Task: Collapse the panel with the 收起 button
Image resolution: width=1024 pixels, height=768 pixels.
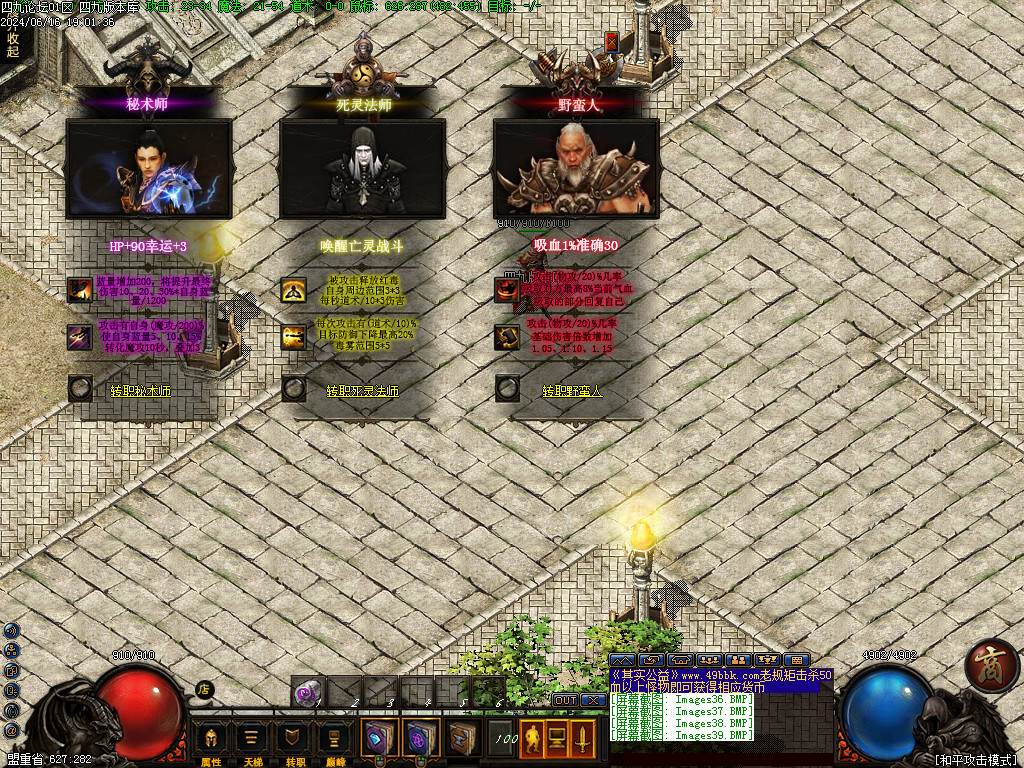Action: [13, 45]
